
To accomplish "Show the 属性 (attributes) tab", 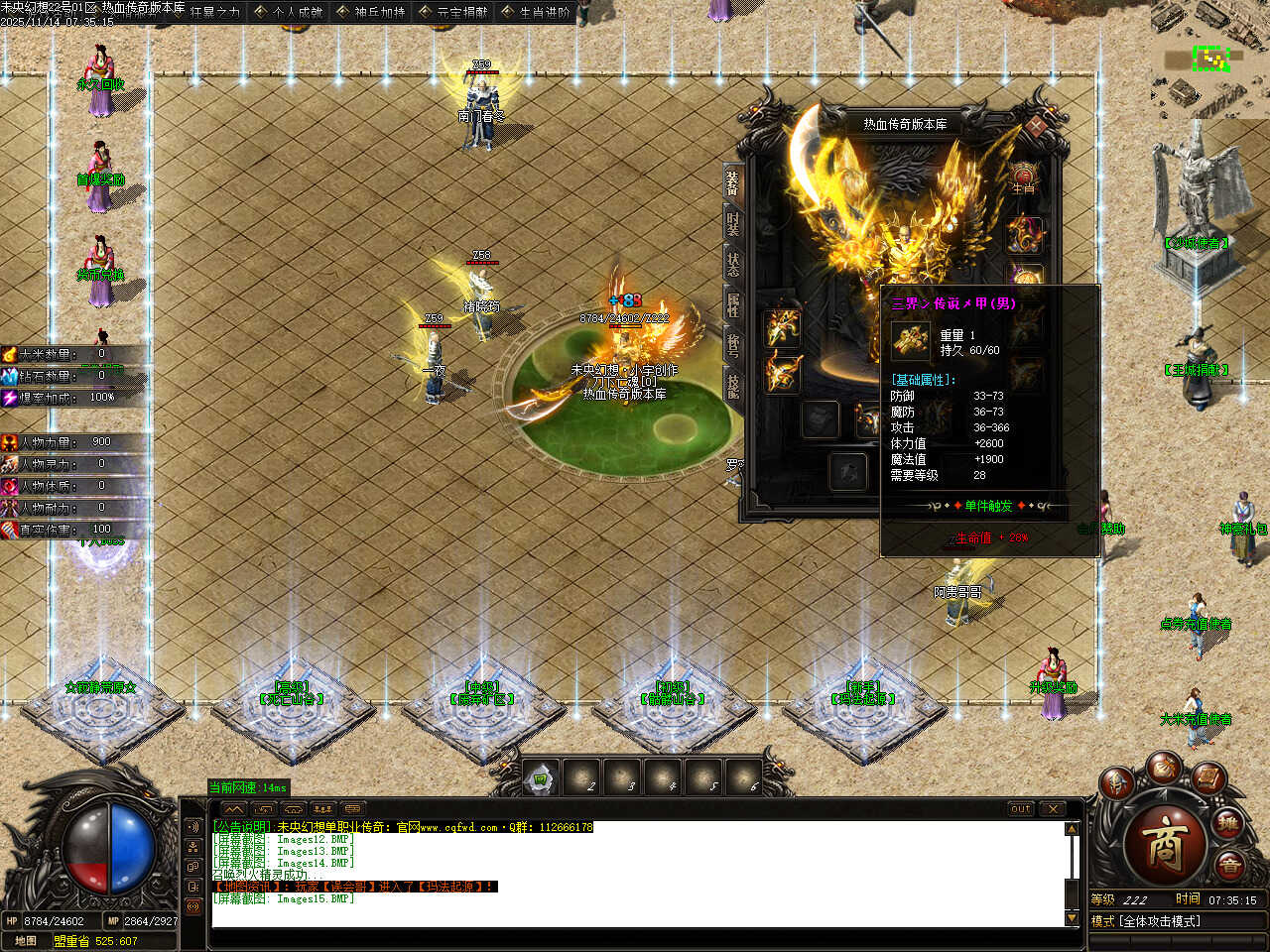I will [733, 304].
